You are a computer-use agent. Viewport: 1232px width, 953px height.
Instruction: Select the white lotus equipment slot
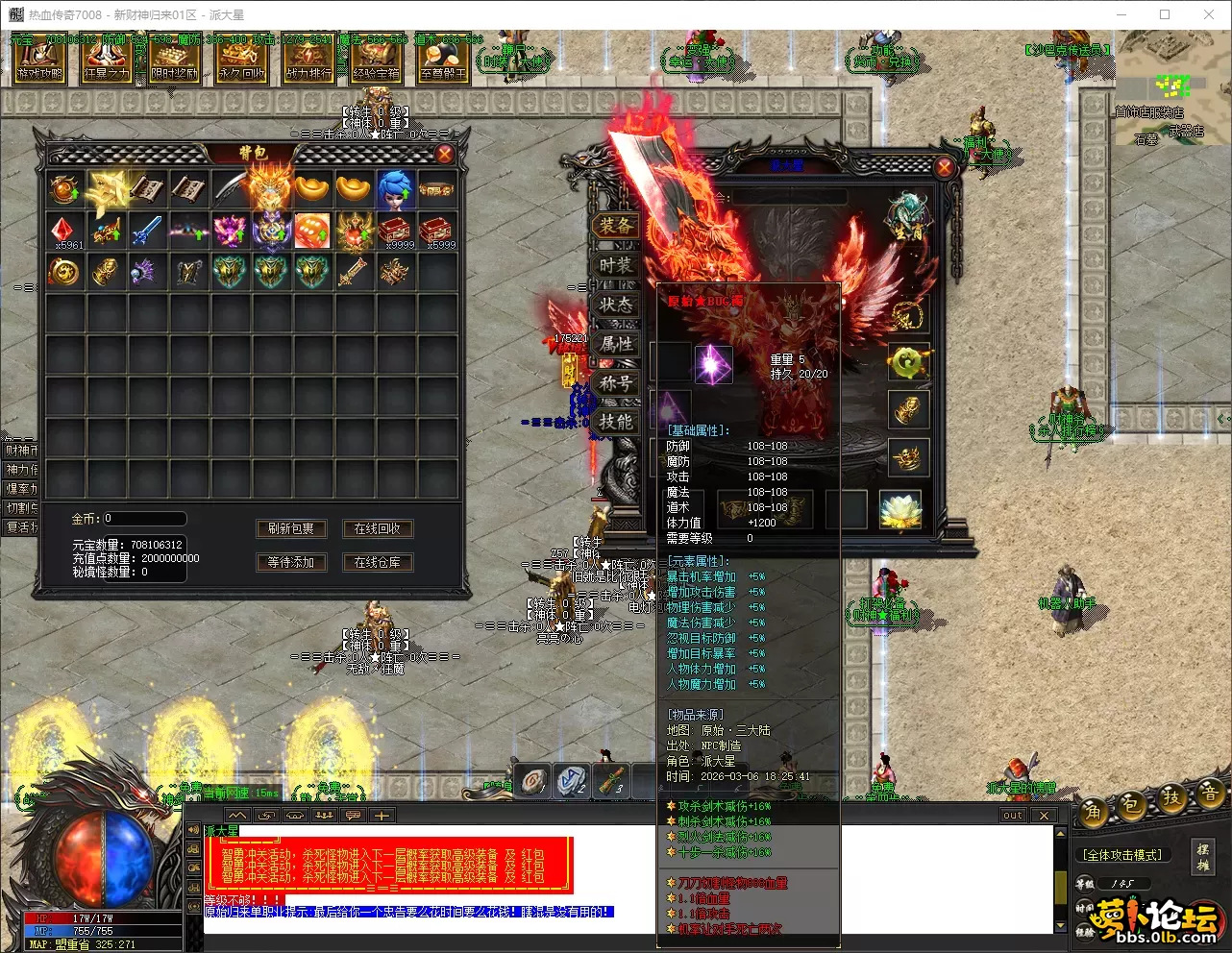click(x=900, y=510)
